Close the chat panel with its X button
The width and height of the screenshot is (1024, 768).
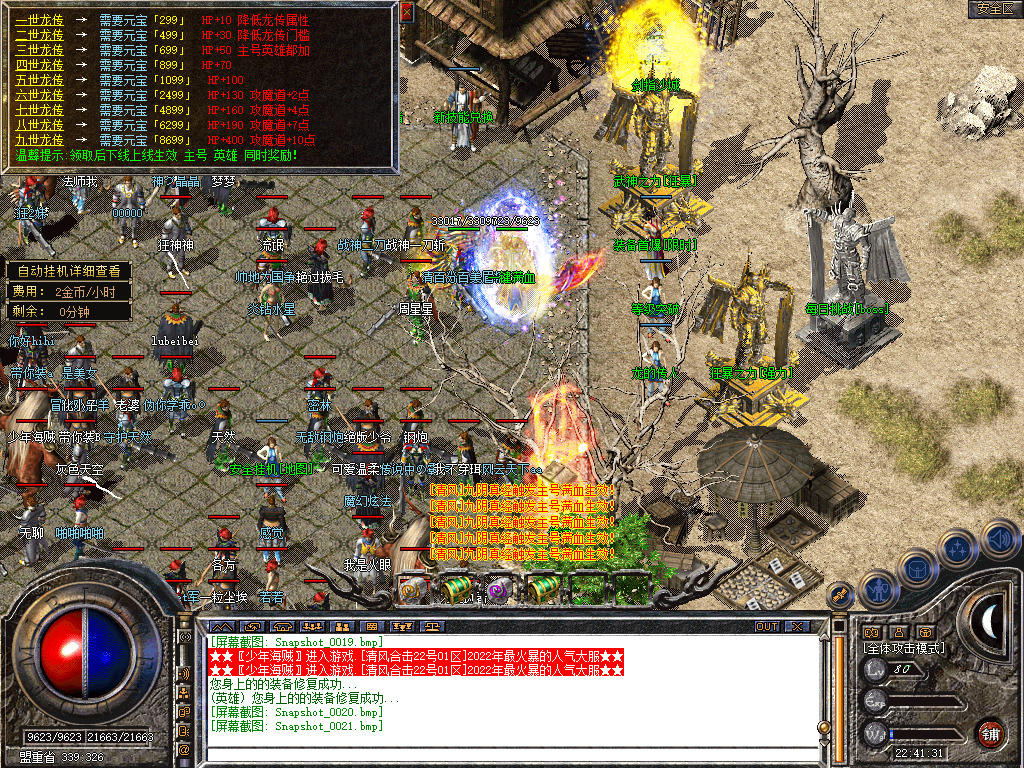click(797, 626)
